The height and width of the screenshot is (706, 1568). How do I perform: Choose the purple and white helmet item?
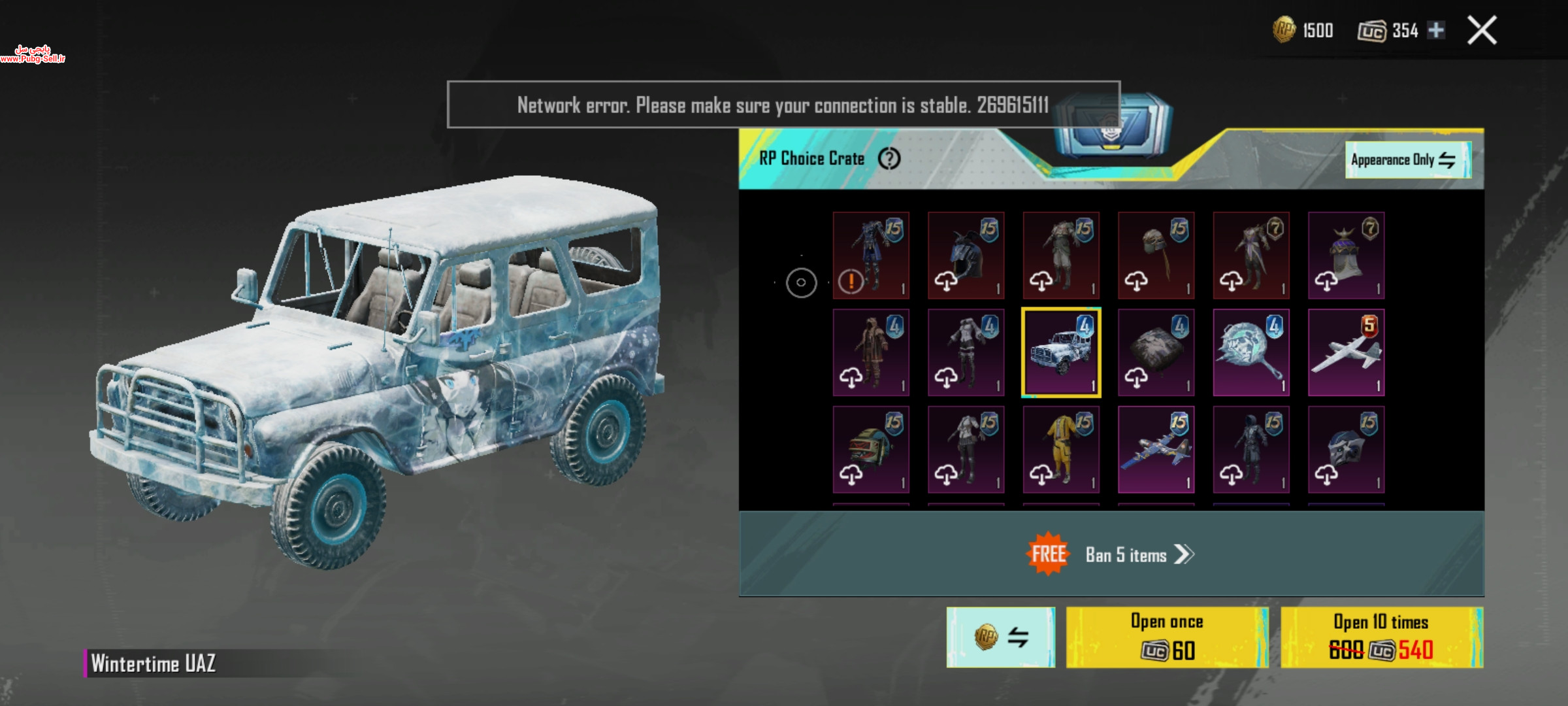1346,256
